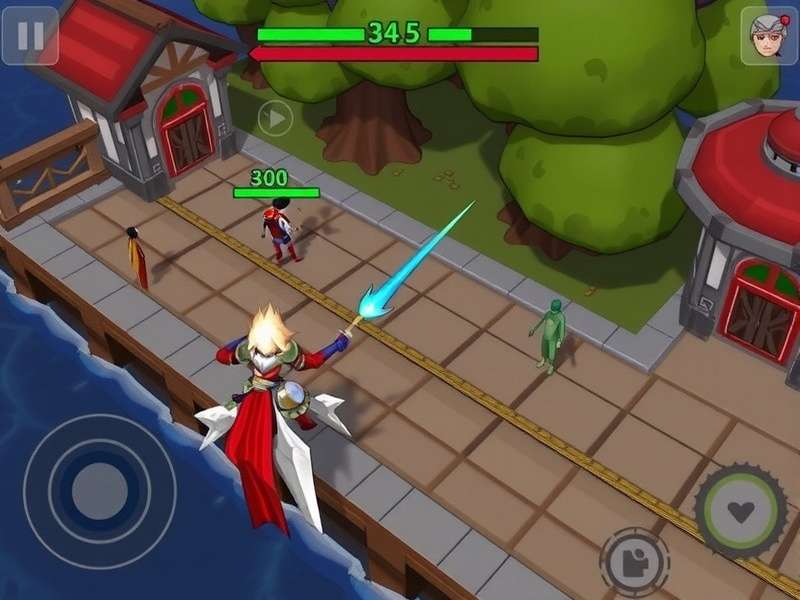The width and height of the screenshot is (800, 600).
Task: Open the hero portrait with the helmeted face
Action: pyautogui.click(x=768, y=36)
